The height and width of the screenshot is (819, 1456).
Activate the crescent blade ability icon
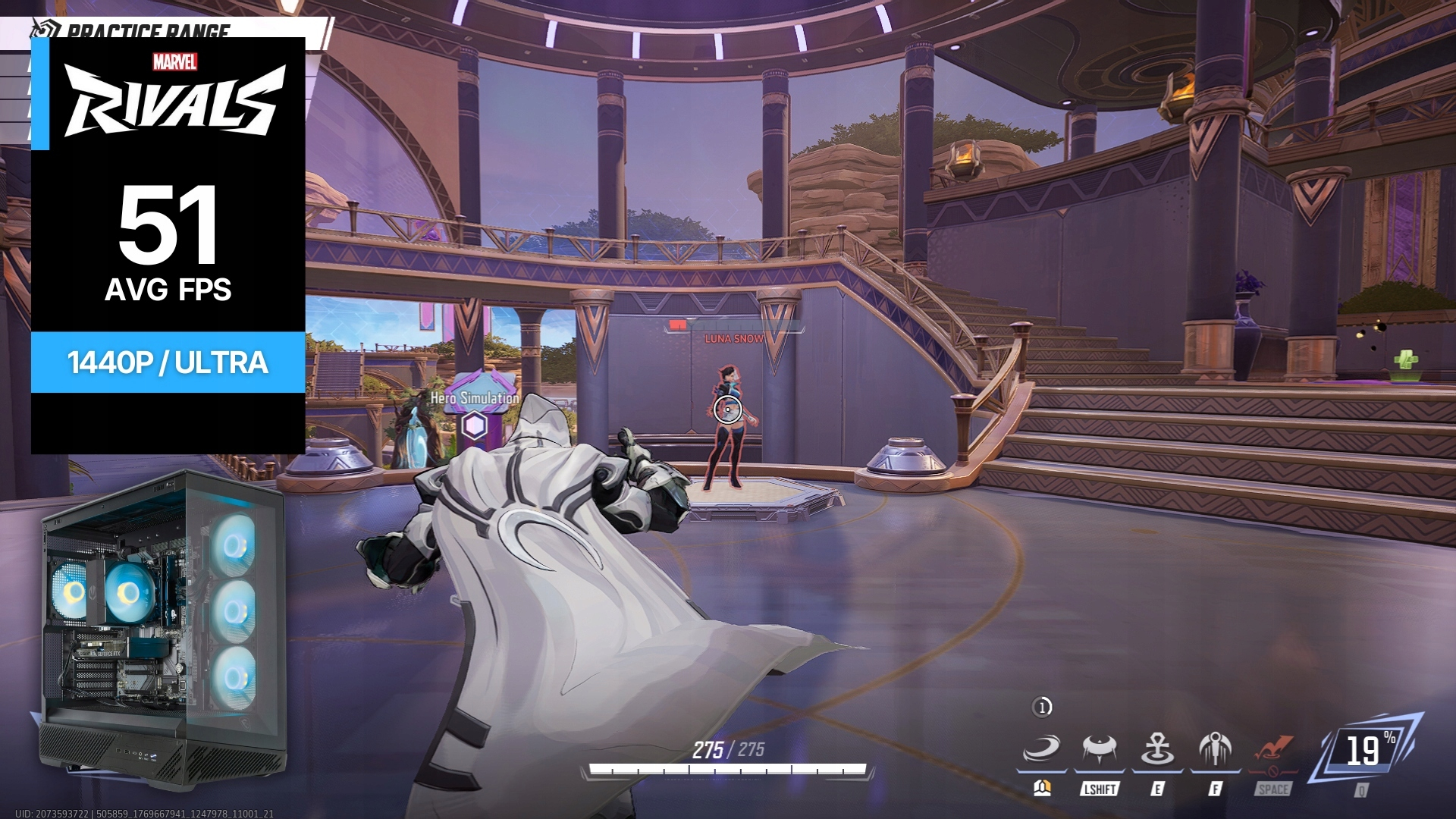(1041, 750)
